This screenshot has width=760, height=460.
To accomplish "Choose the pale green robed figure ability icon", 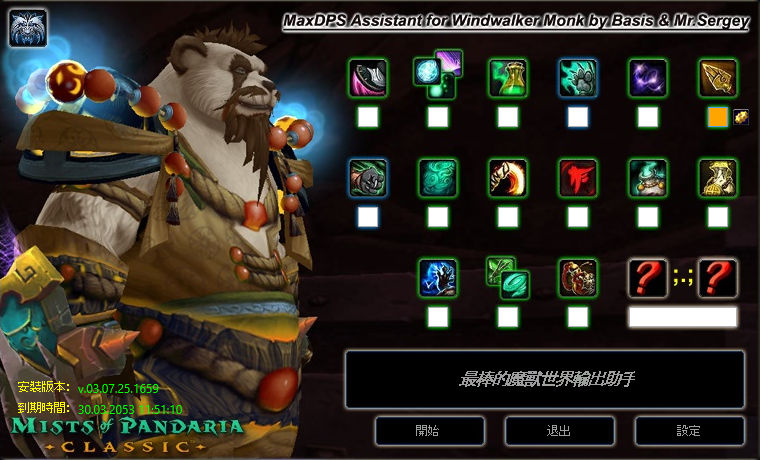I will [717, 178].
